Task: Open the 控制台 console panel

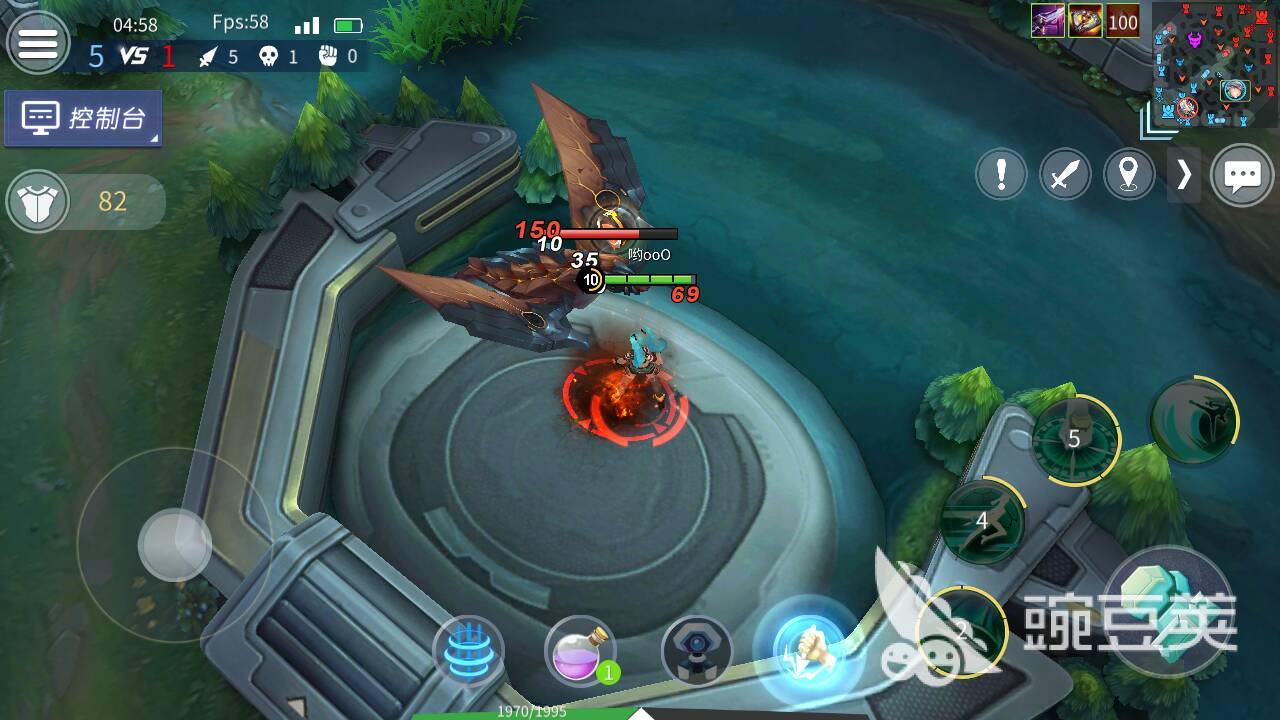Action: pyautogui.click(x=83, y=119)
